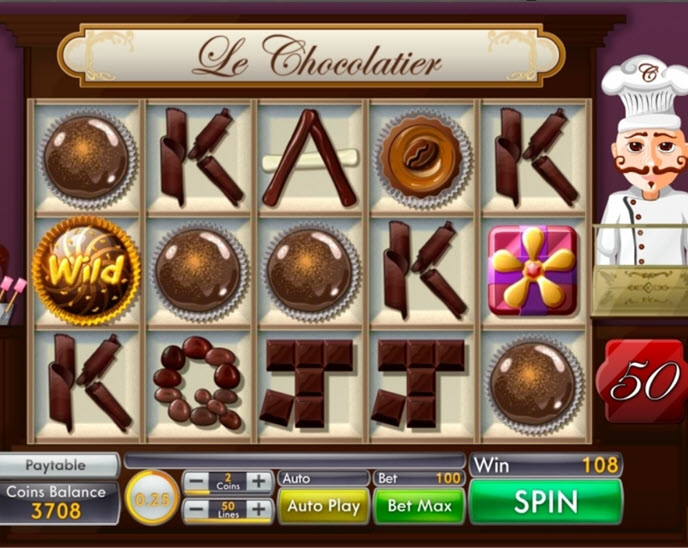Open the Paytable
The image size is (688, 548).
(x=57, y=466)
